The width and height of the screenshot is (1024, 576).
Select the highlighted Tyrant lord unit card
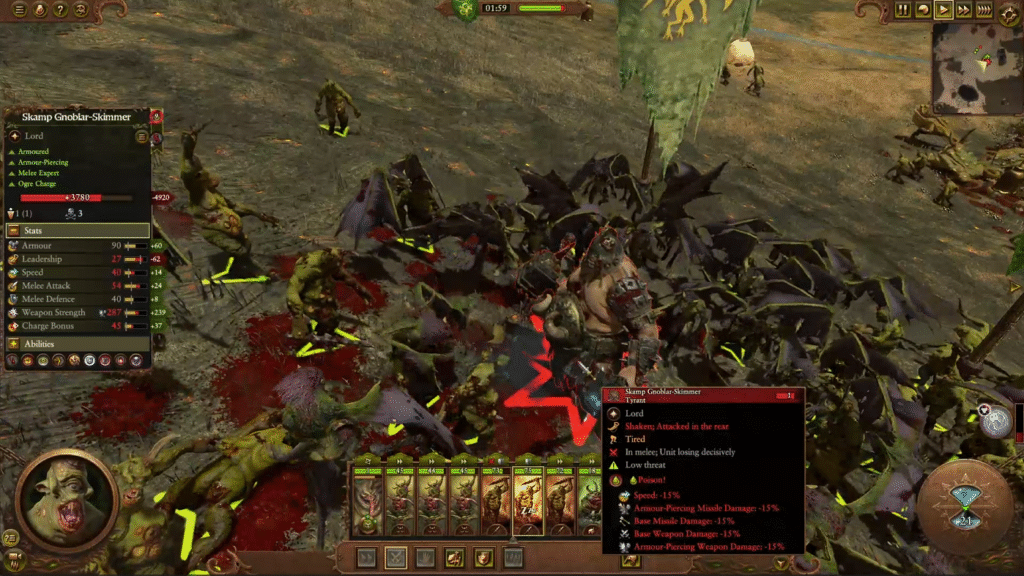pyautogui.click(x=528, y=500)
